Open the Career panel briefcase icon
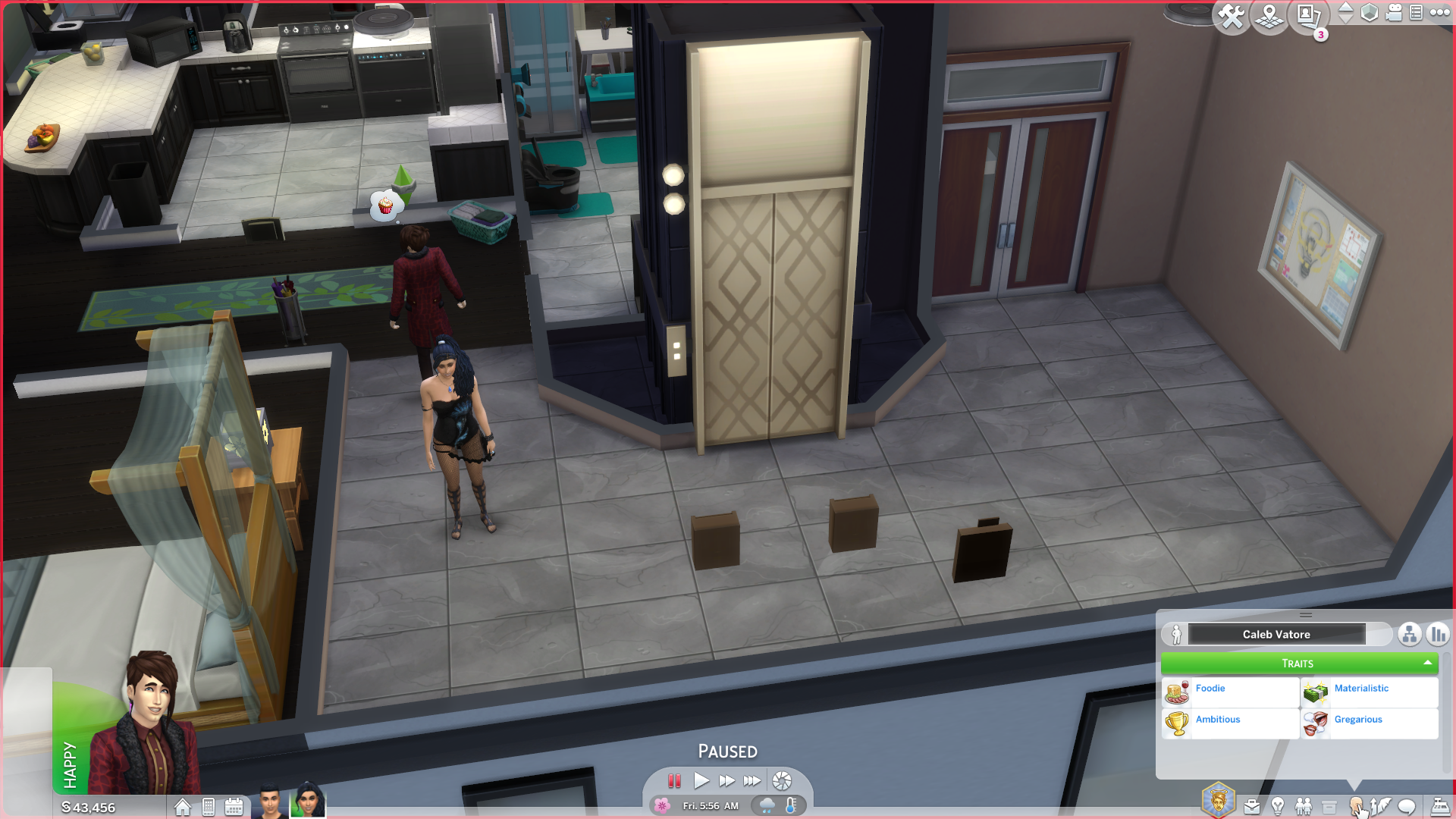The image size is (1456, 819). [x=1252, y=806]
